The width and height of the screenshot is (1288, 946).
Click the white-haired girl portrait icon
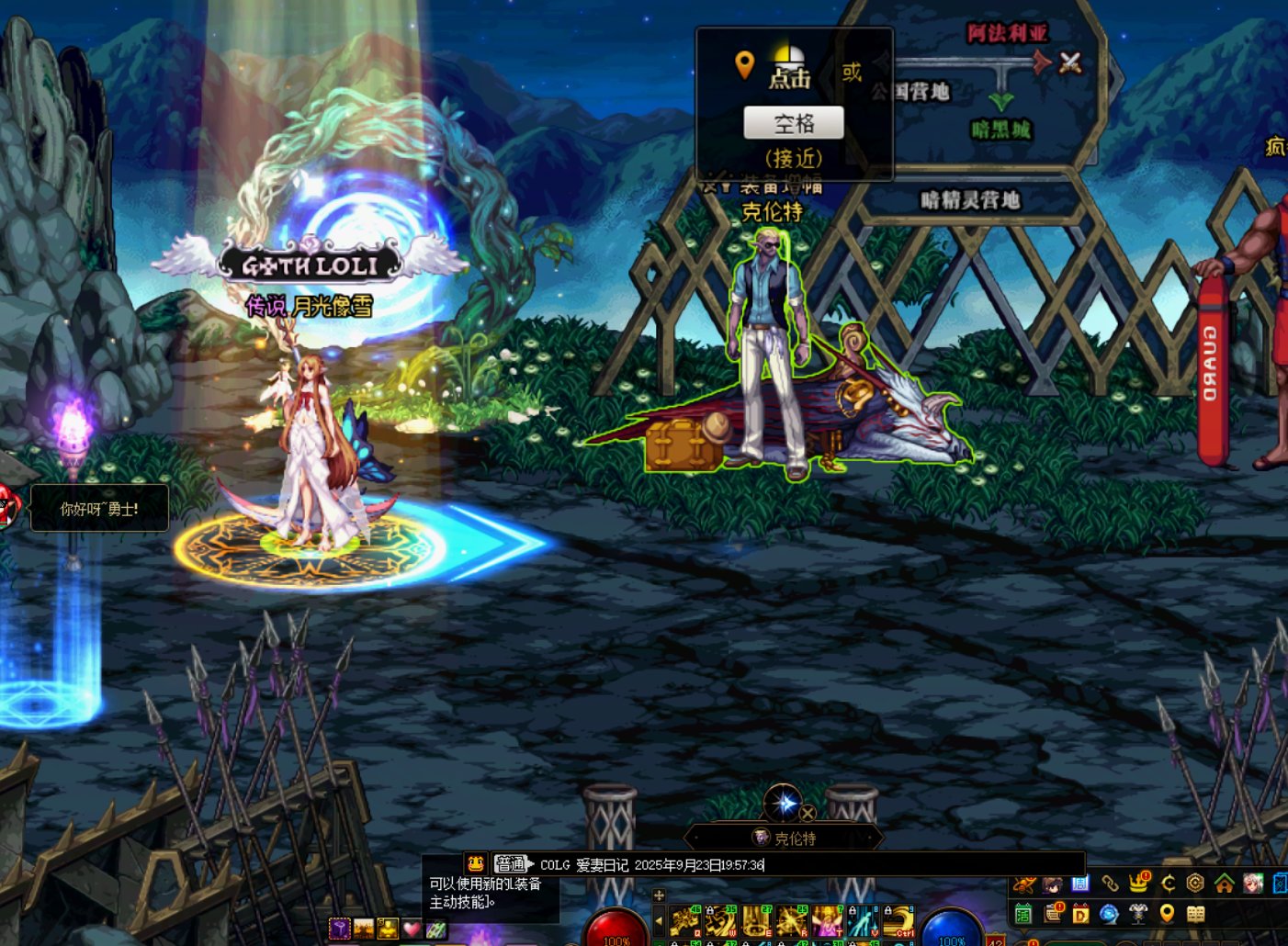coord(1252,884)
